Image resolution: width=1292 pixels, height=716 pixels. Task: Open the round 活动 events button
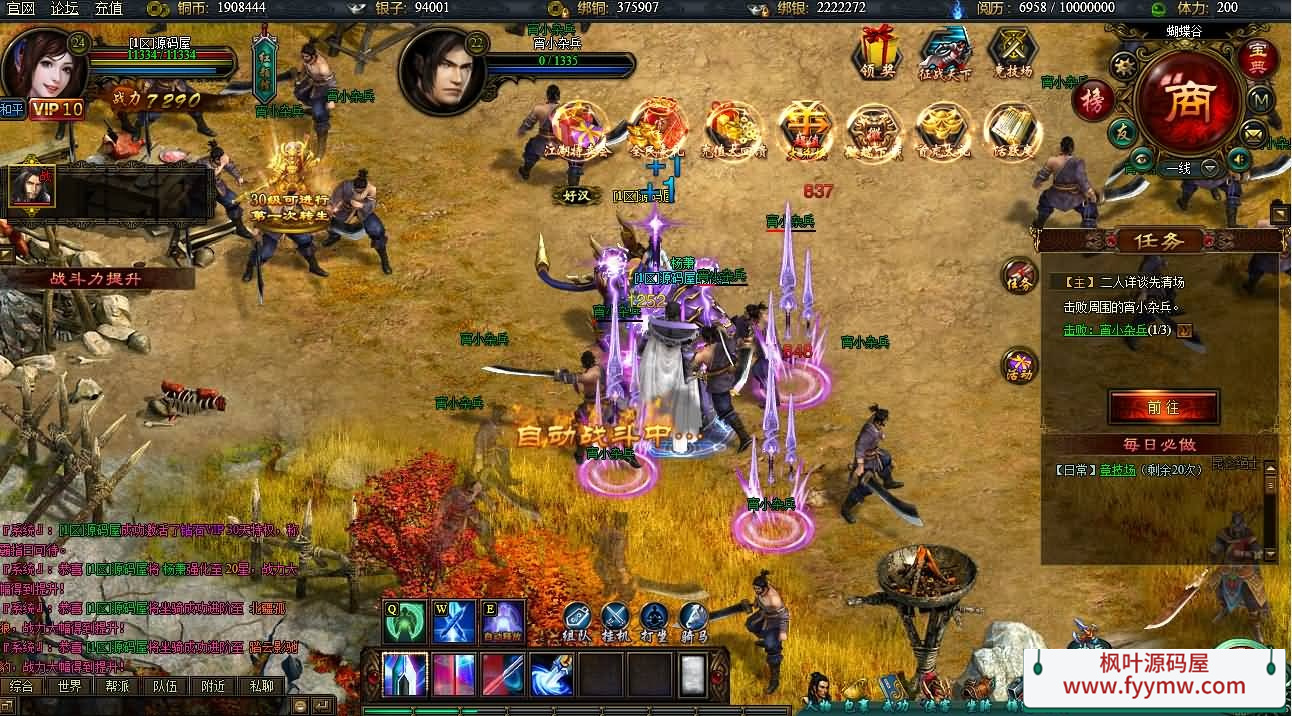[x=1019, y=366]
